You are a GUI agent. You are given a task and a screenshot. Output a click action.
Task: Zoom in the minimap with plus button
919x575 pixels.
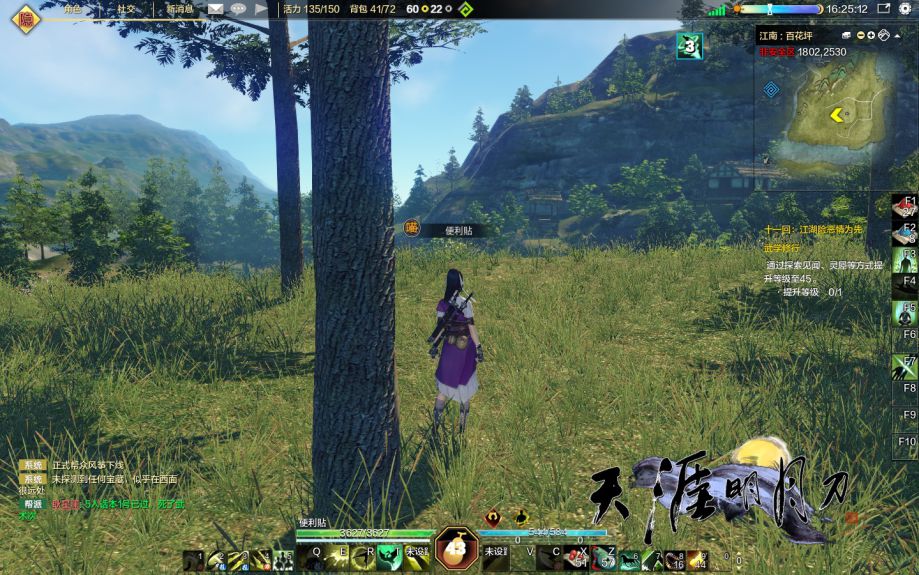tap(871, 35)
